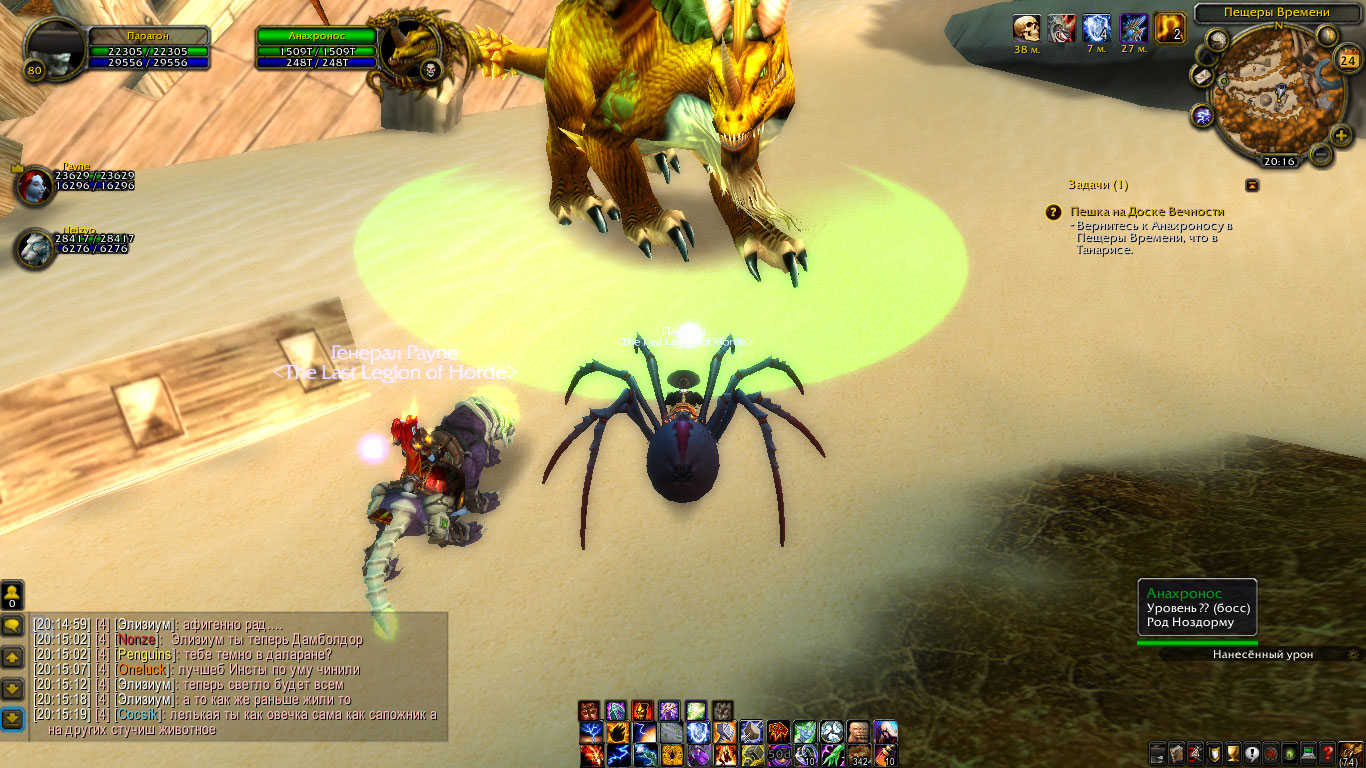Open the calendar showing day 24
Image resolution: width=1366 pixels, height=768 pixels.
[x=1346, y=60]
